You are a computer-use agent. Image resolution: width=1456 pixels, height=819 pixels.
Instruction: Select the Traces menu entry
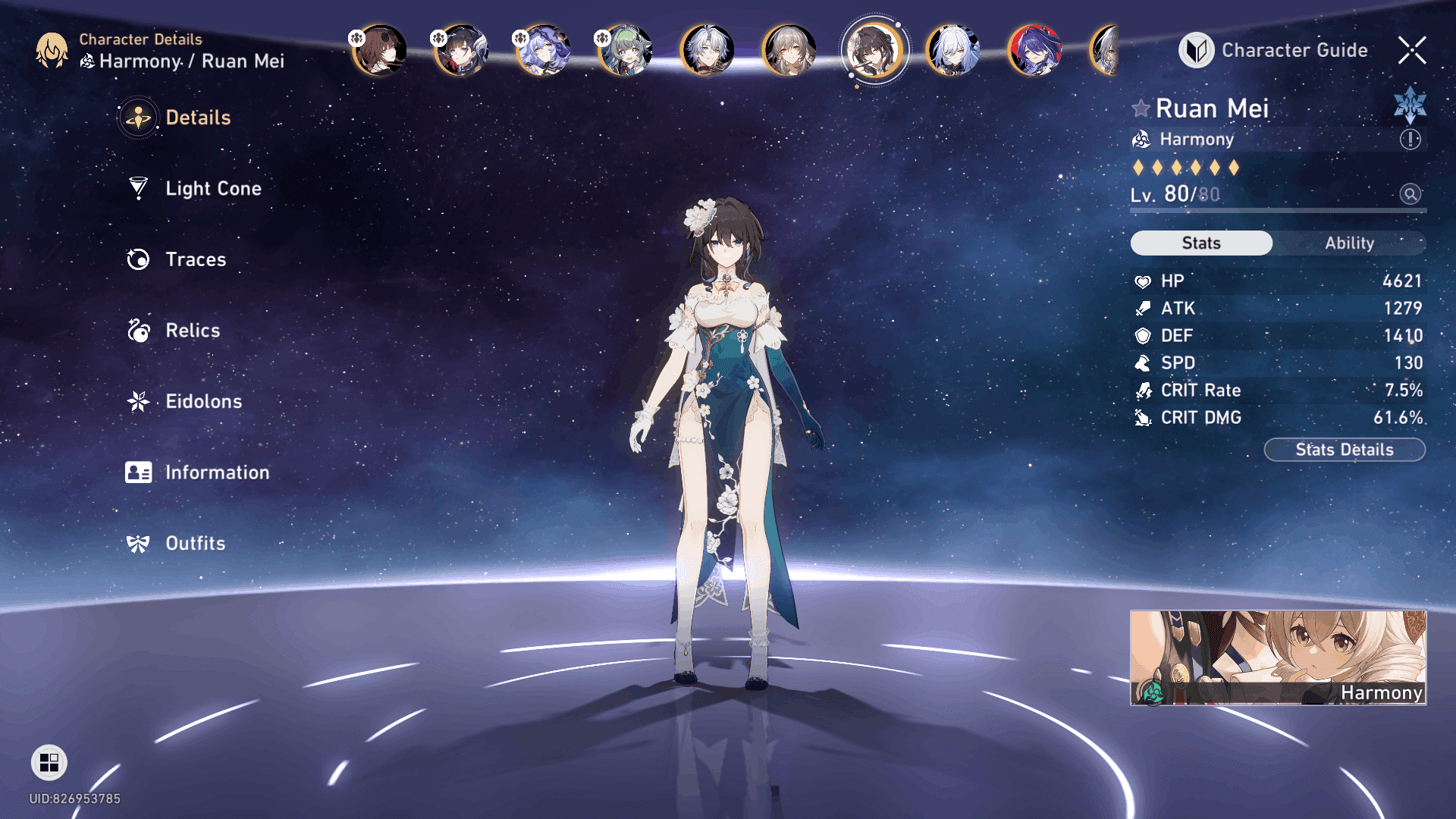[x=195, y=259]
